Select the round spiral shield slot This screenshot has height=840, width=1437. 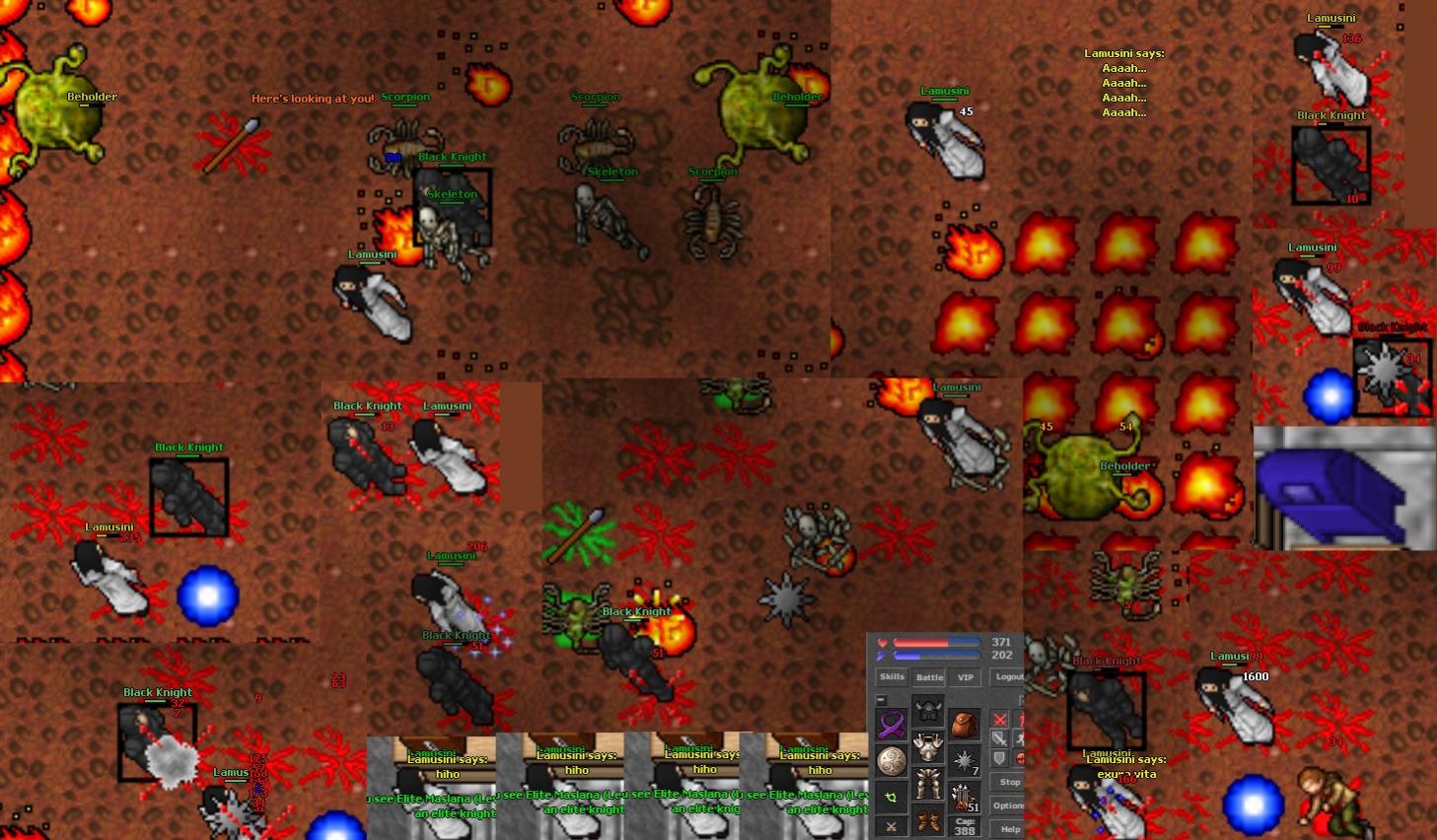(x=892, y=761)
